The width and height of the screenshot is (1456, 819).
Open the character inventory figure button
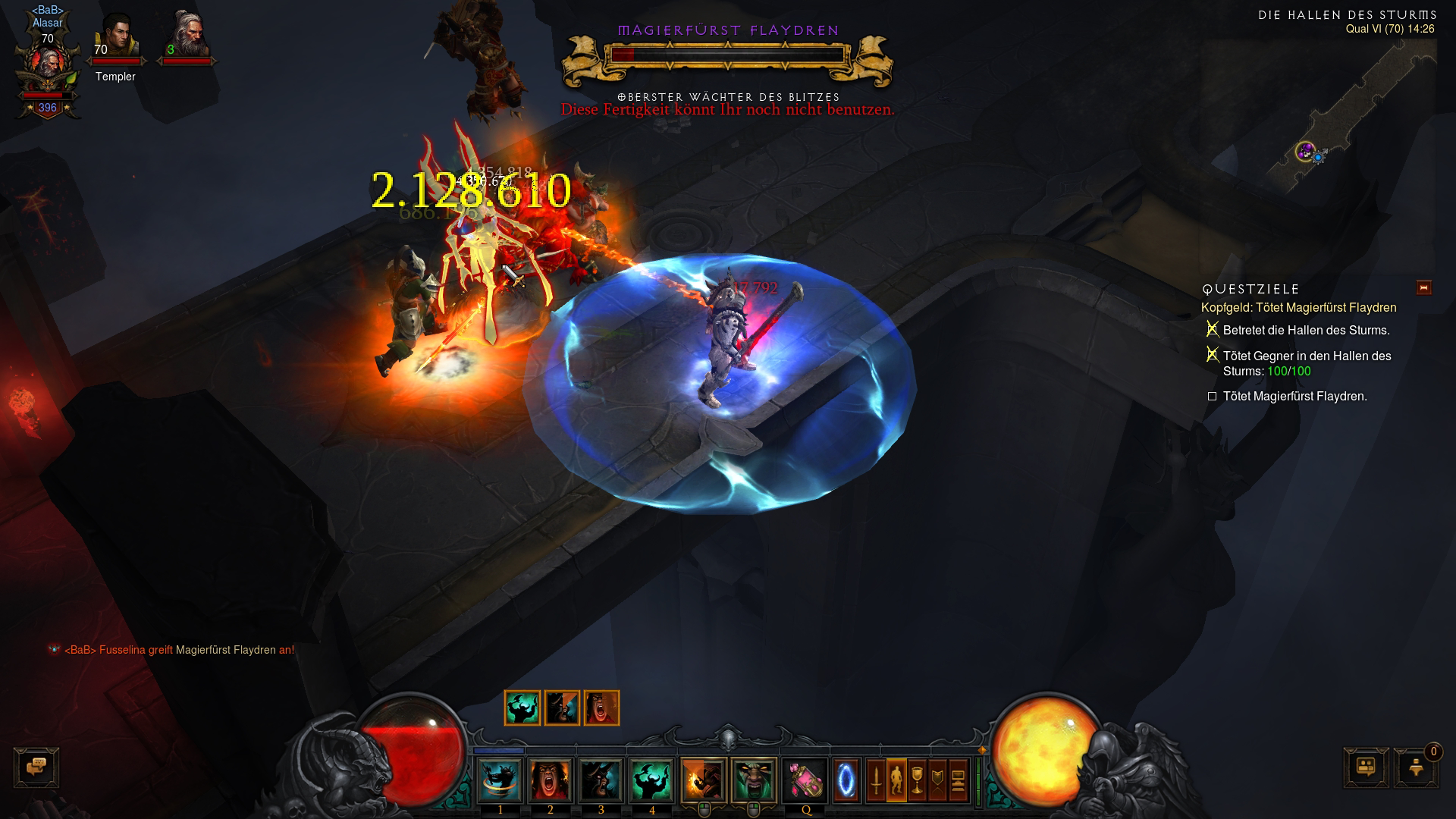coord(896,780)
